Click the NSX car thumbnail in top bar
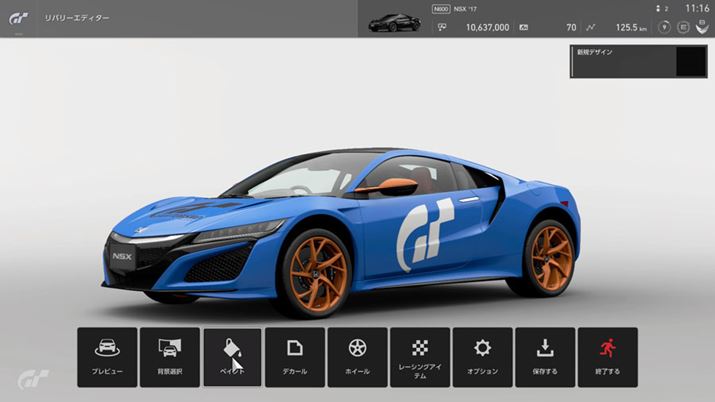 click(x=394, y=22)
